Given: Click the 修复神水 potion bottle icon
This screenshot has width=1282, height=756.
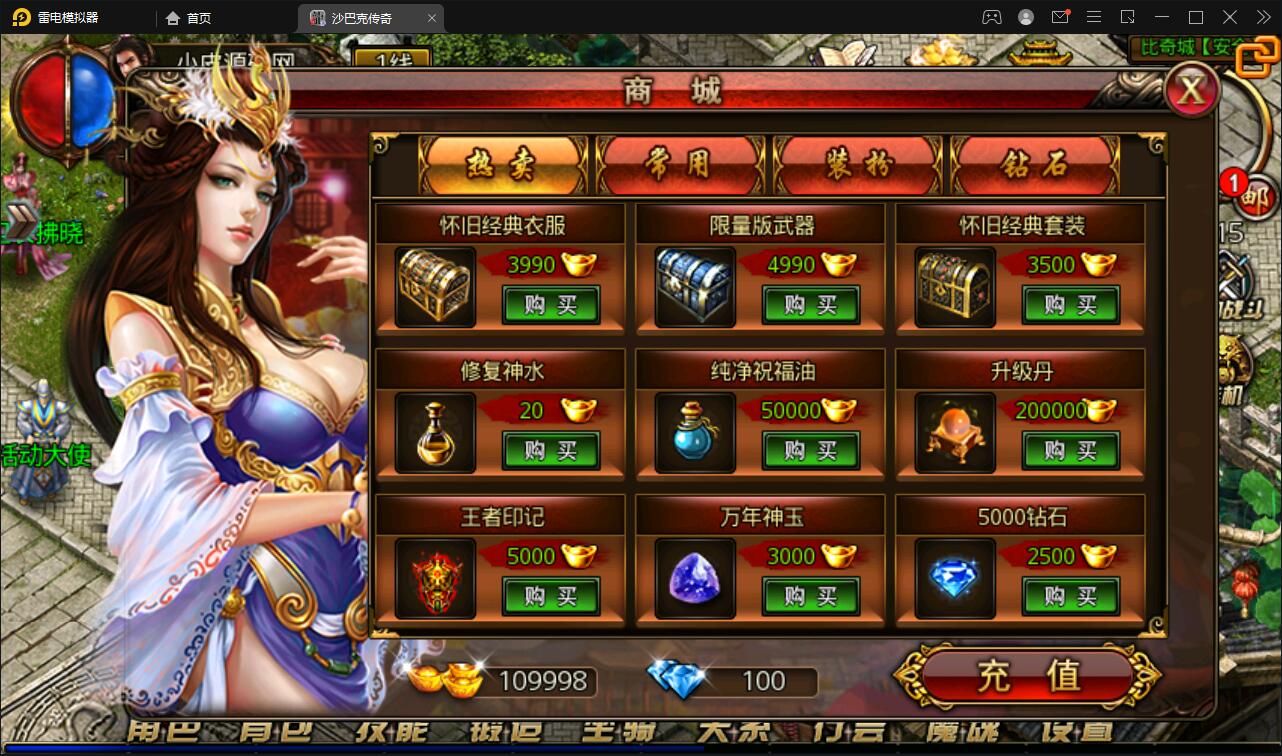Looking at the screenshot, I should (435, 433).
